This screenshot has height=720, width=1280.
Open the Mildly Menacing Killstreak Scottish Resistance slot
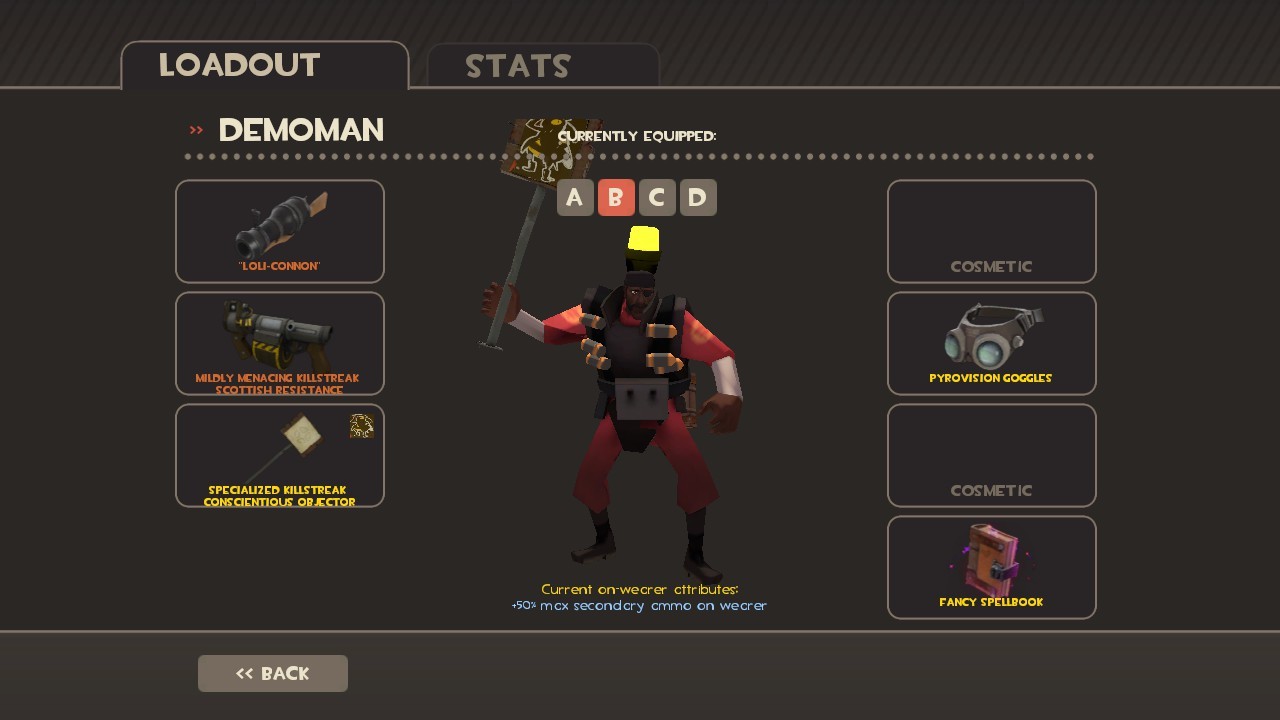coord(280,343)
